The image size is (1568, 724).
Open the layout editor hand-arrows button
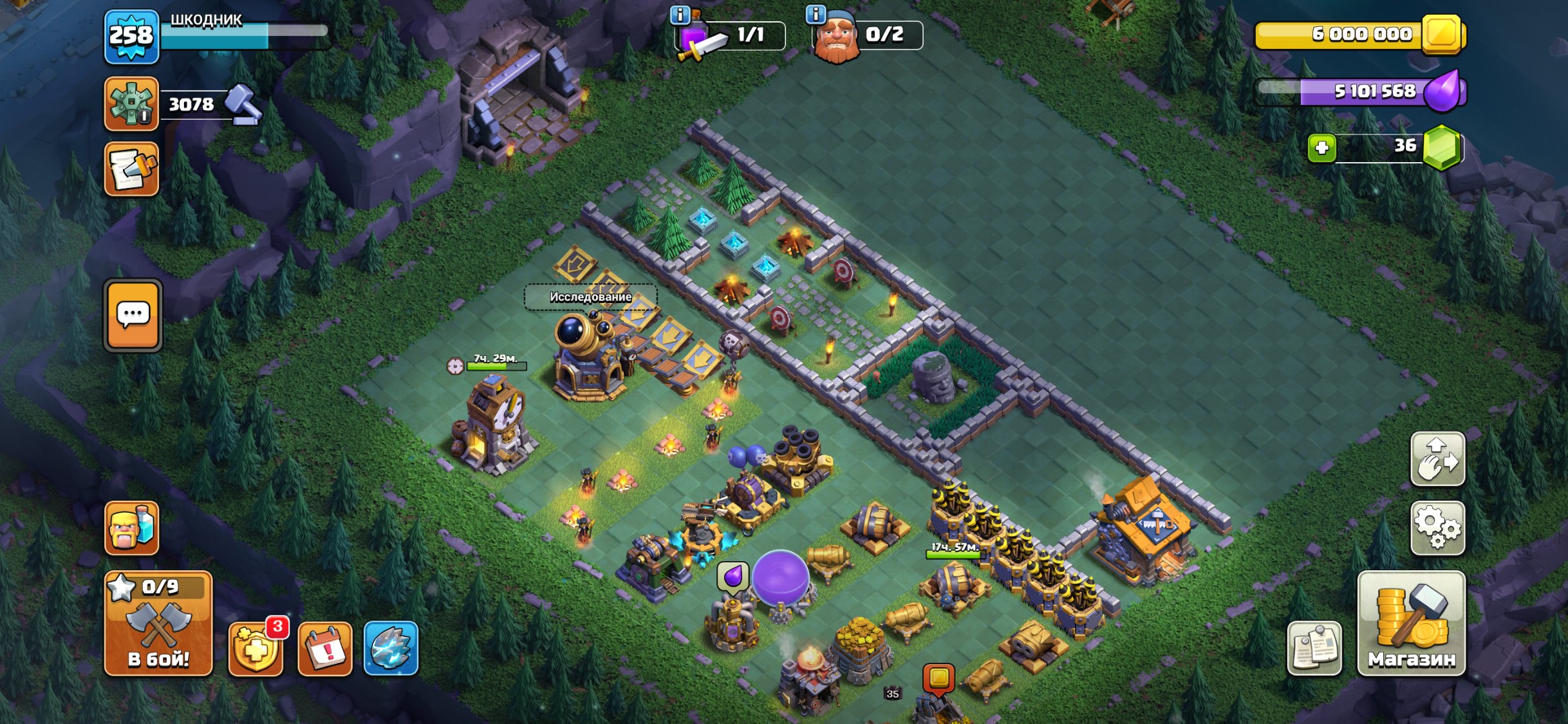pyautogui.click(x=1437, y=459)
